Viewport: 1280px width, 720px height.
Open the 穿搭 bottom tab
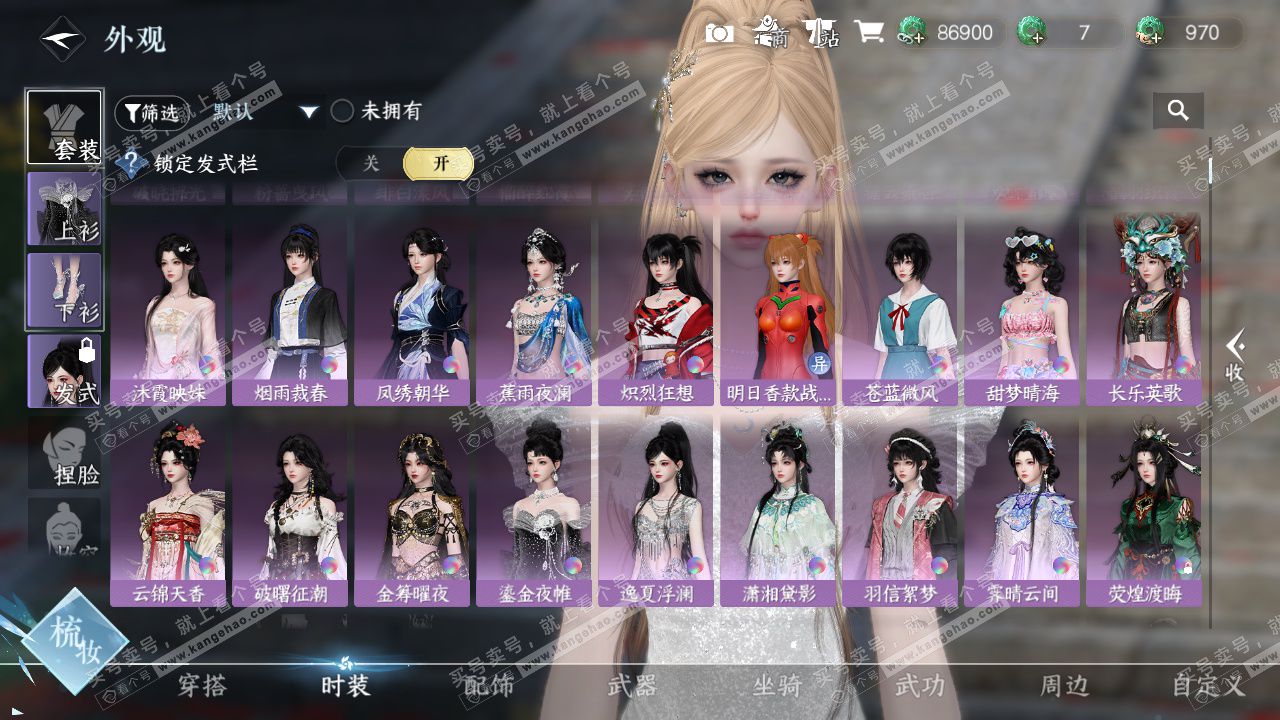pyautogui.click(x=202, y=686)
